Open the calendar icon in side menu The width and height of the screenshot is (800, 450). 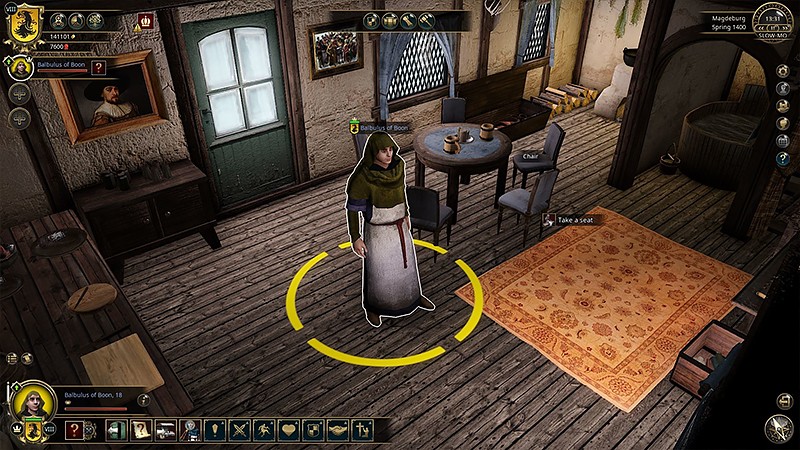click(x=783, y=141)
